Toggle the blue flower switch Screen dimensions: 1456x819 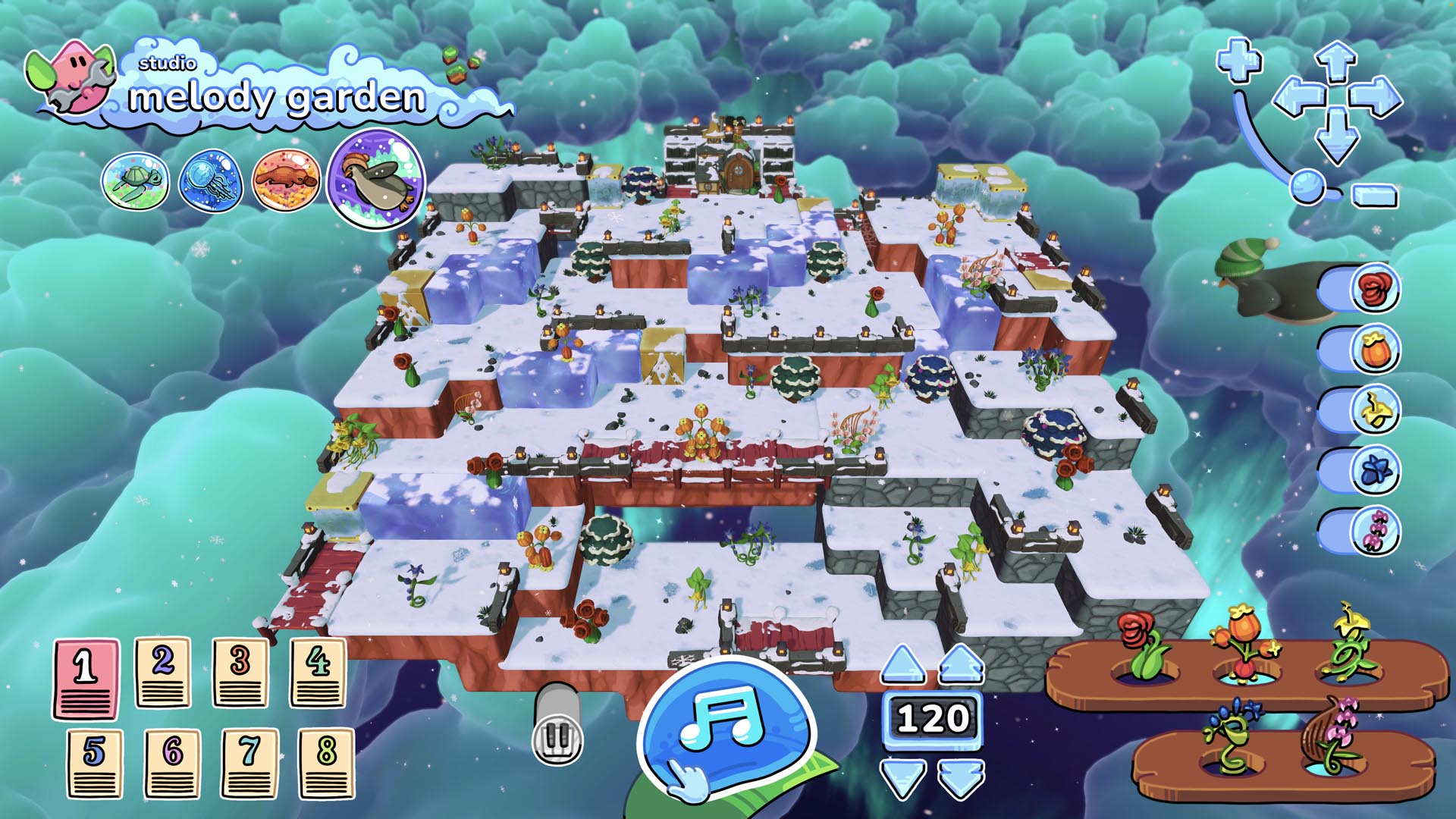coord(1361,470)
